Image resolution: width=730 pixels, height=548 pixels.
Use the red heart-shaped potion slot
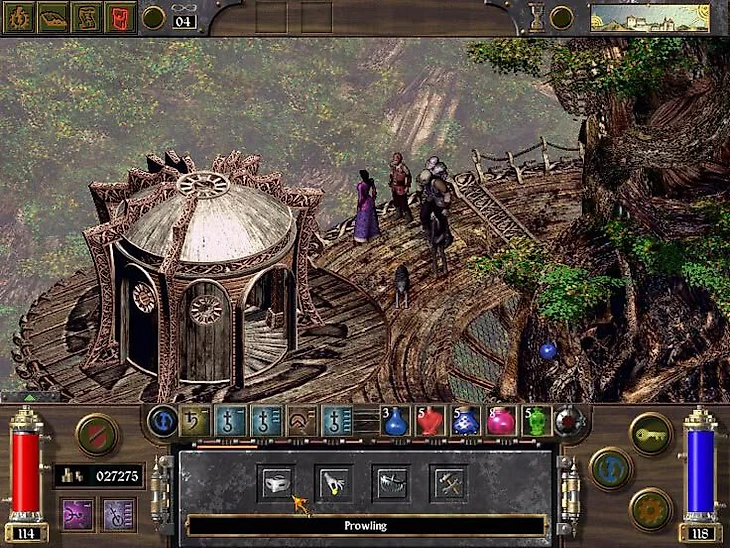point(430,422)
